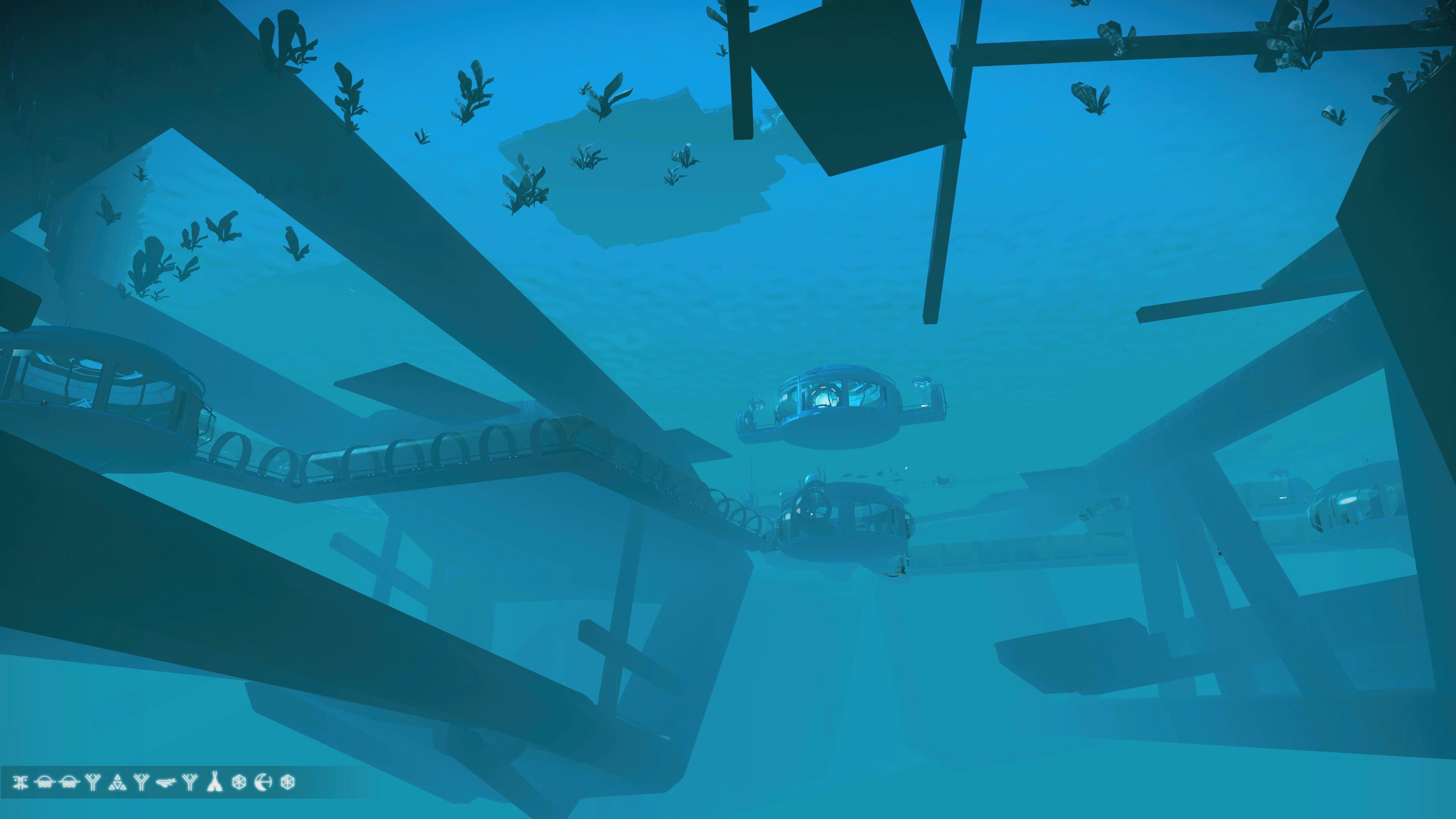The width and height of the screenshot is (1456, 819).
Task: Click the Atlas triangle portal glyph
Action: pyautogui.click(x=117, y=782)
